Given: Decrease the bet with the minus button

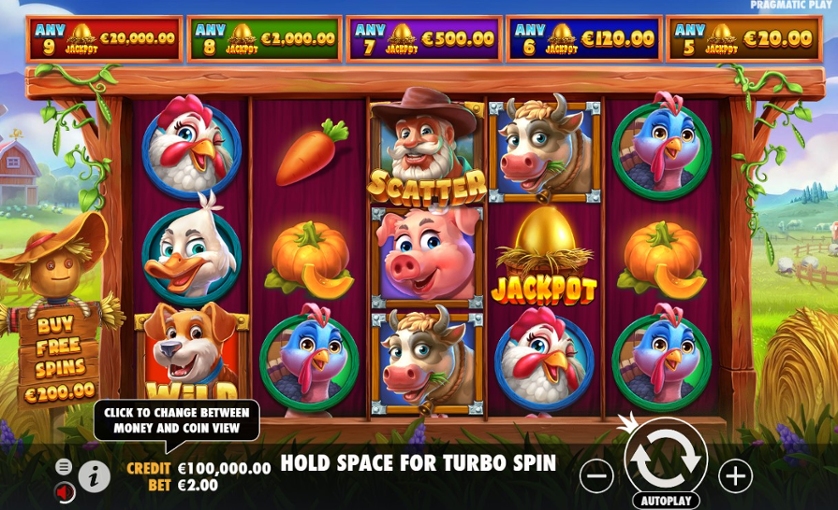Looking at the screenshot, I should pos(596,477).
